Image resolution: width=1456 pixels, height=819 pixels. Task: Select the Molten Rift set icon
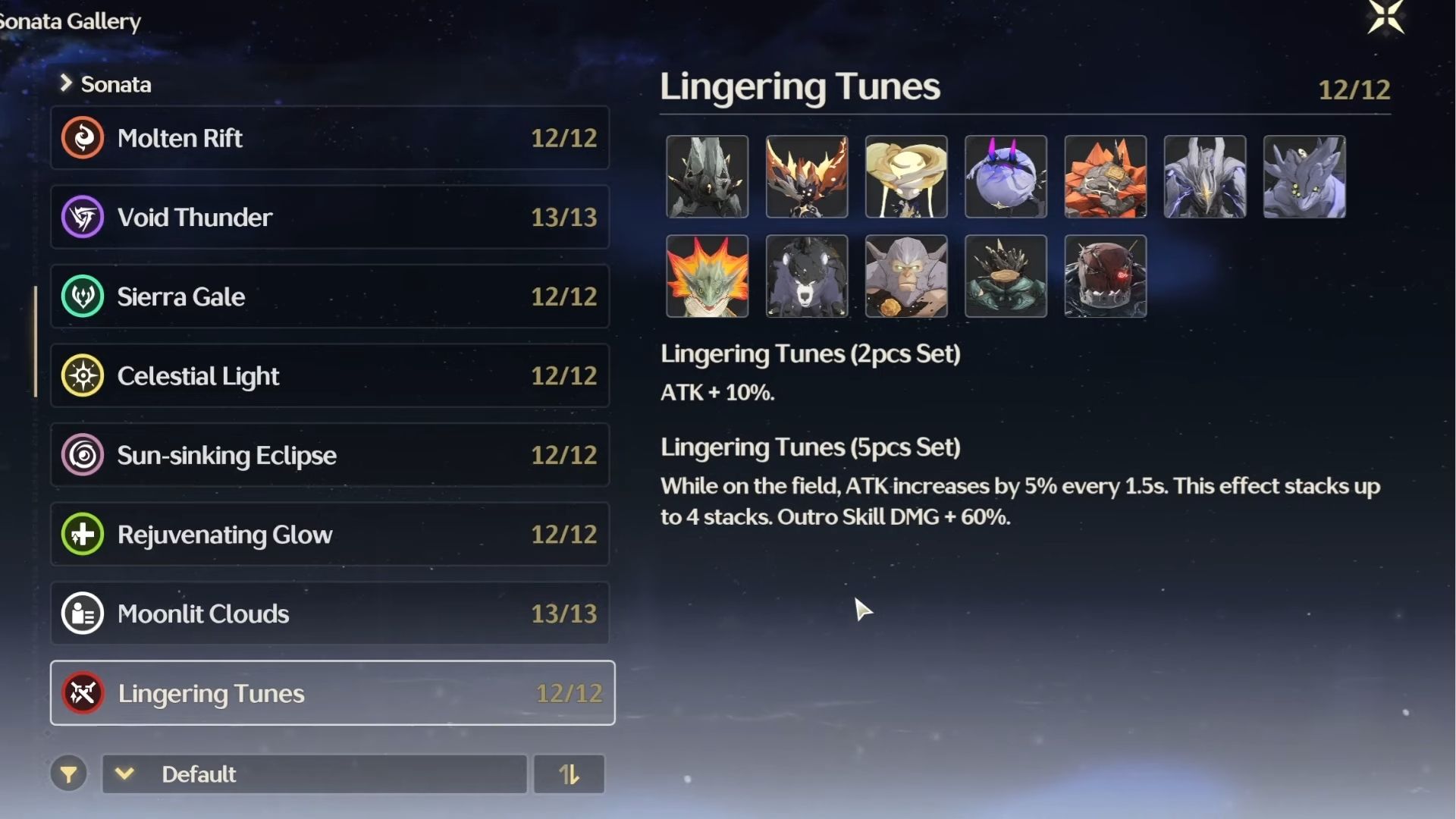[x=83, y=138]
